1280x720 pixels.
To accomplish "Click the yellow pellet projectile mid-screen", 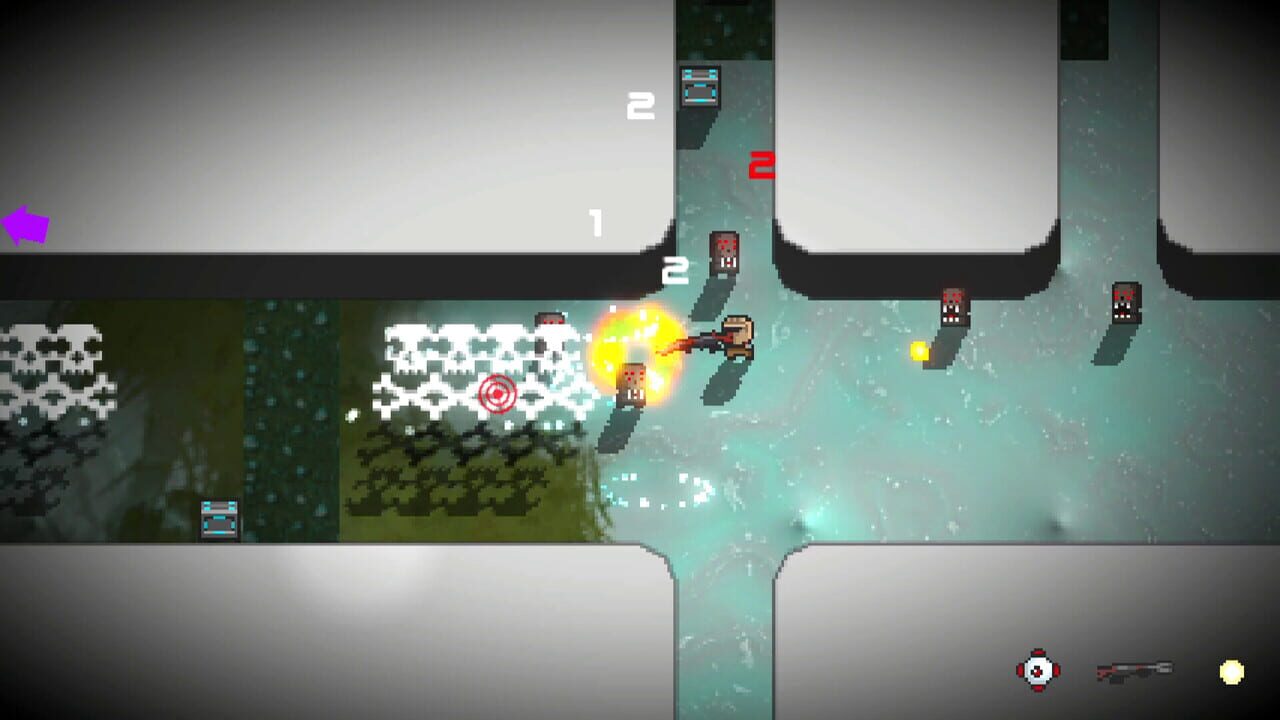I will tap(918, 351).
